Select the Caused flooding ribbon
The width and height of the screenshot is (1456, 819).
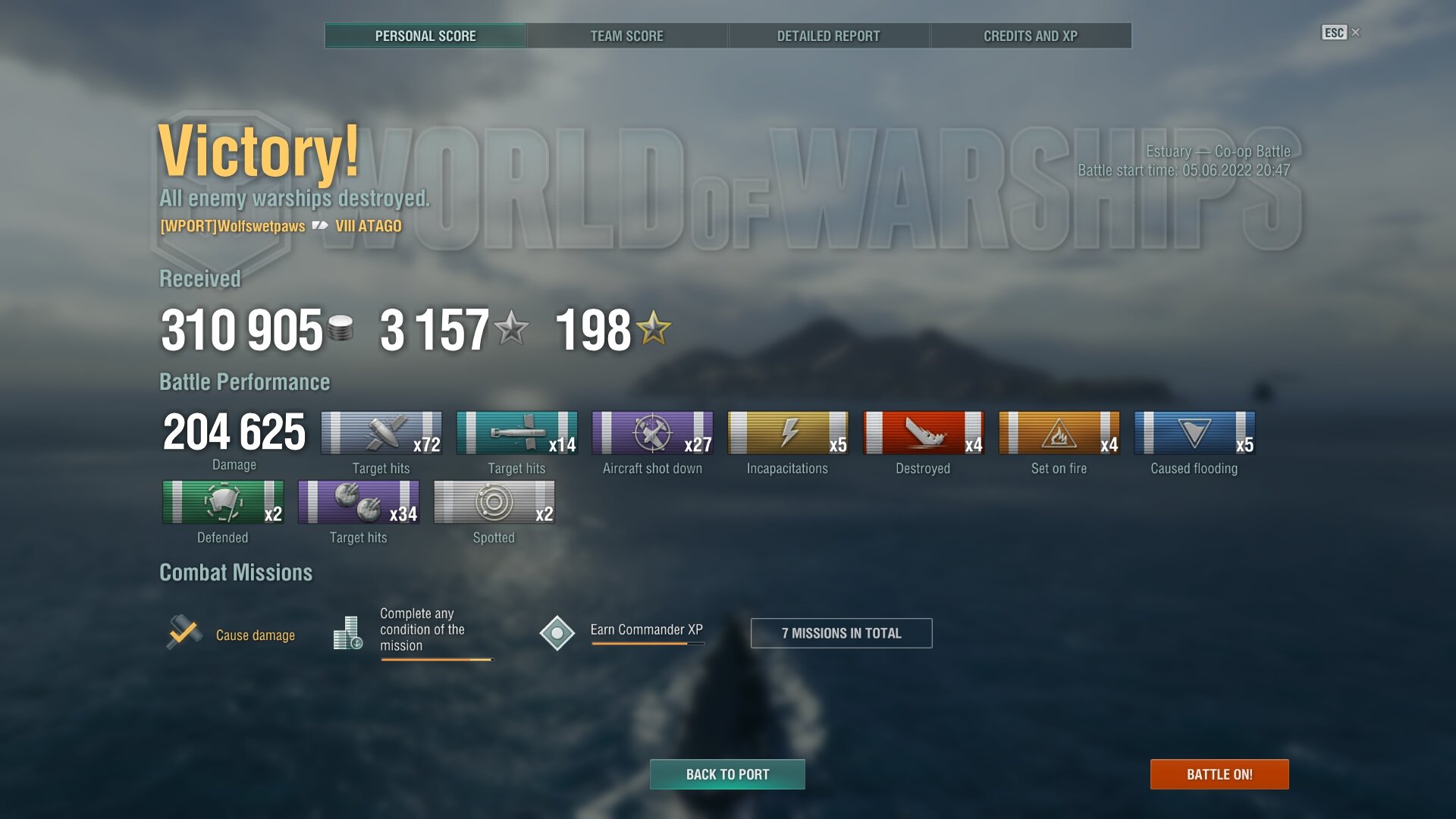[x=1194, y=433]
